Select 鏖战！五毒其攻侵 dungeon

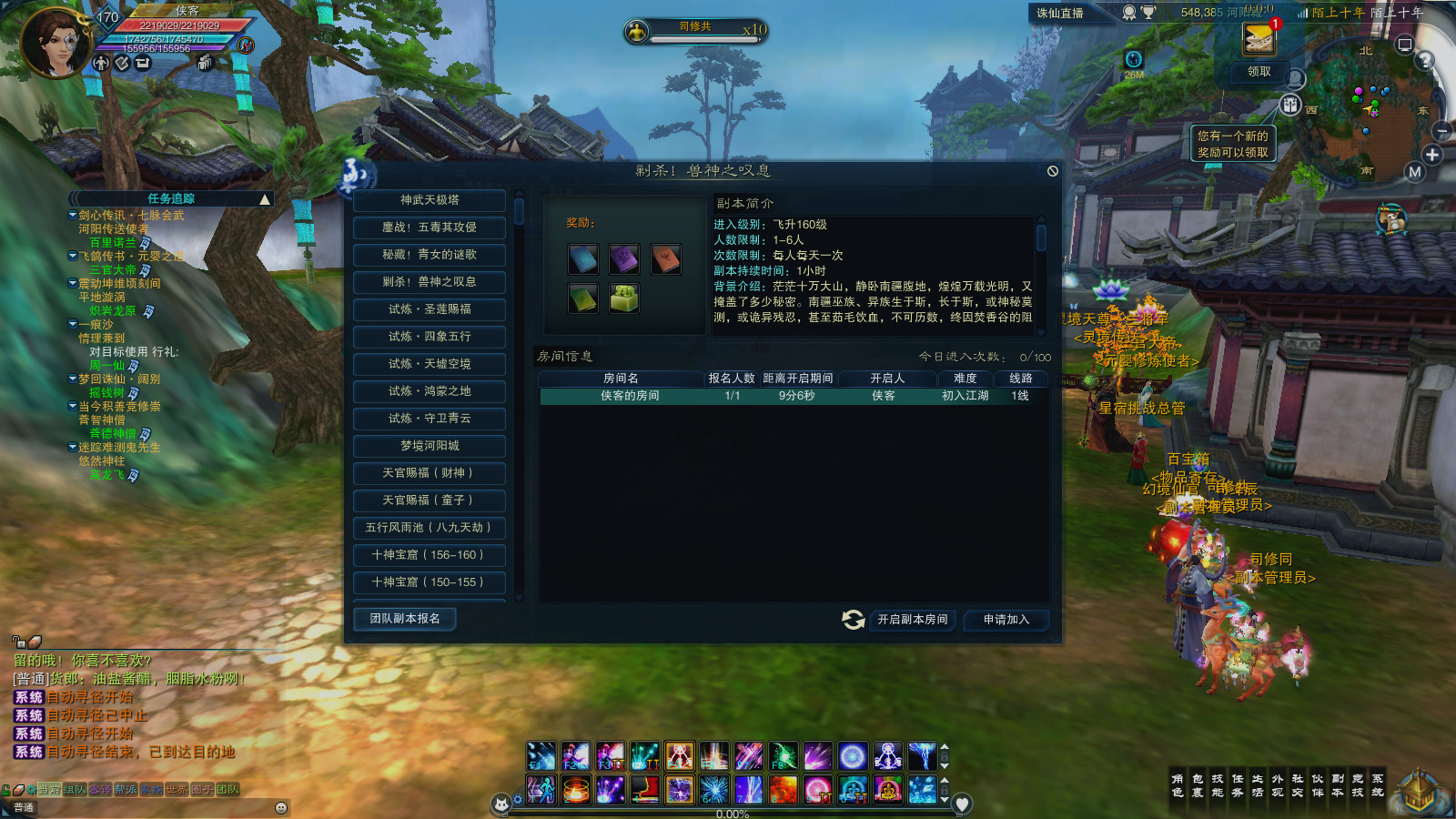tap(430, 227)
